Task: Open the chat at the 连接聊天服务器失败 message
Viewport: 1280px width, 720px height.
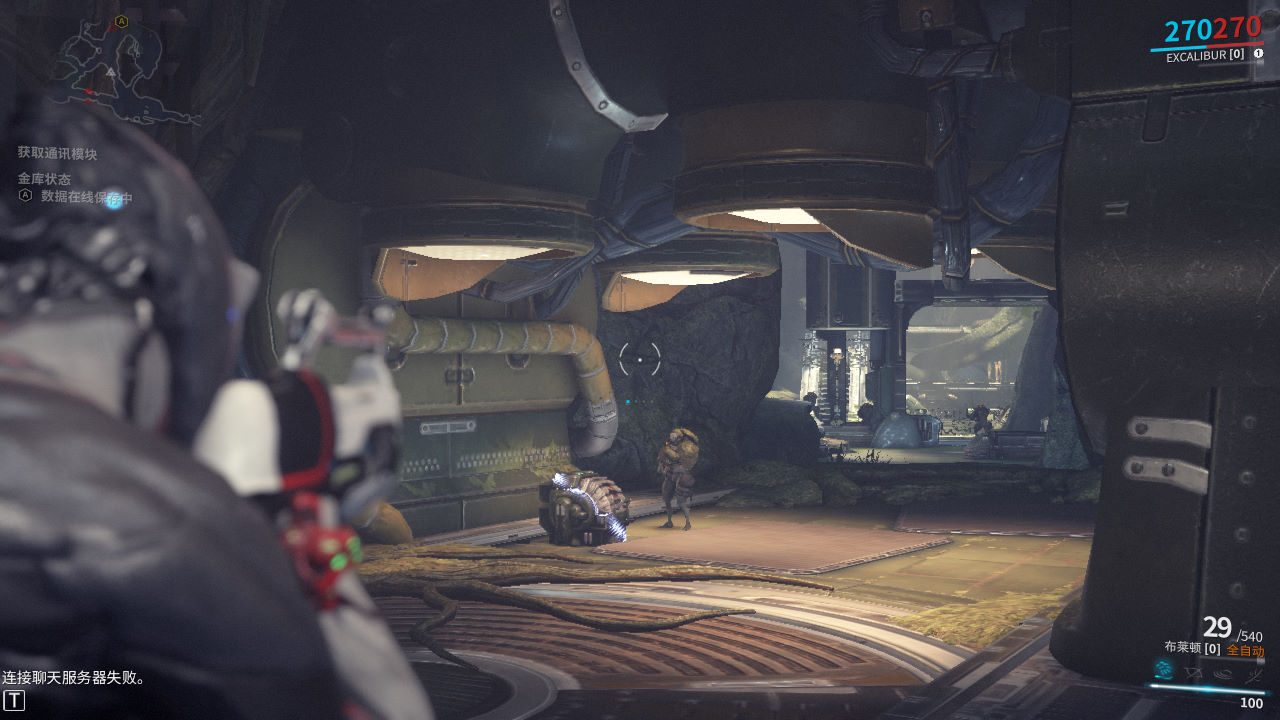Action: pos(74,678)
